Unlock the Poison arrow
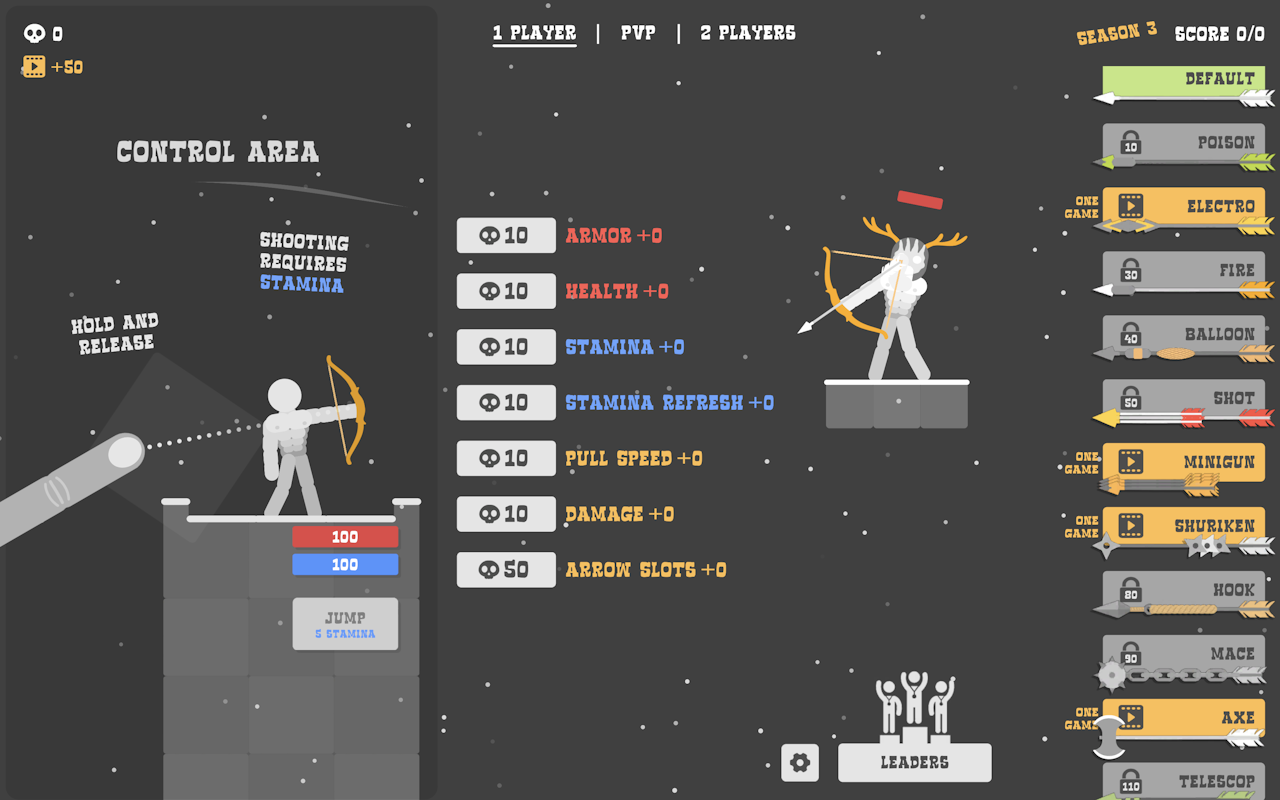 click(1183, 144)
